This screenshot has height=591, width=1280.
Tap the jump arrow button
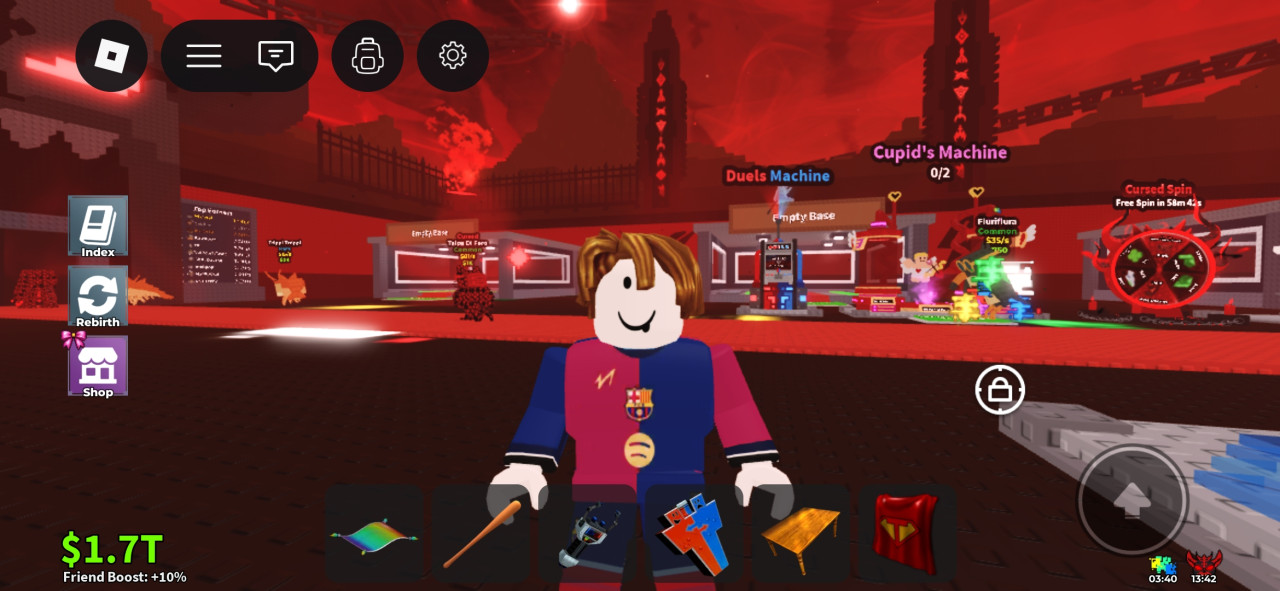[x=1132, y=500]
